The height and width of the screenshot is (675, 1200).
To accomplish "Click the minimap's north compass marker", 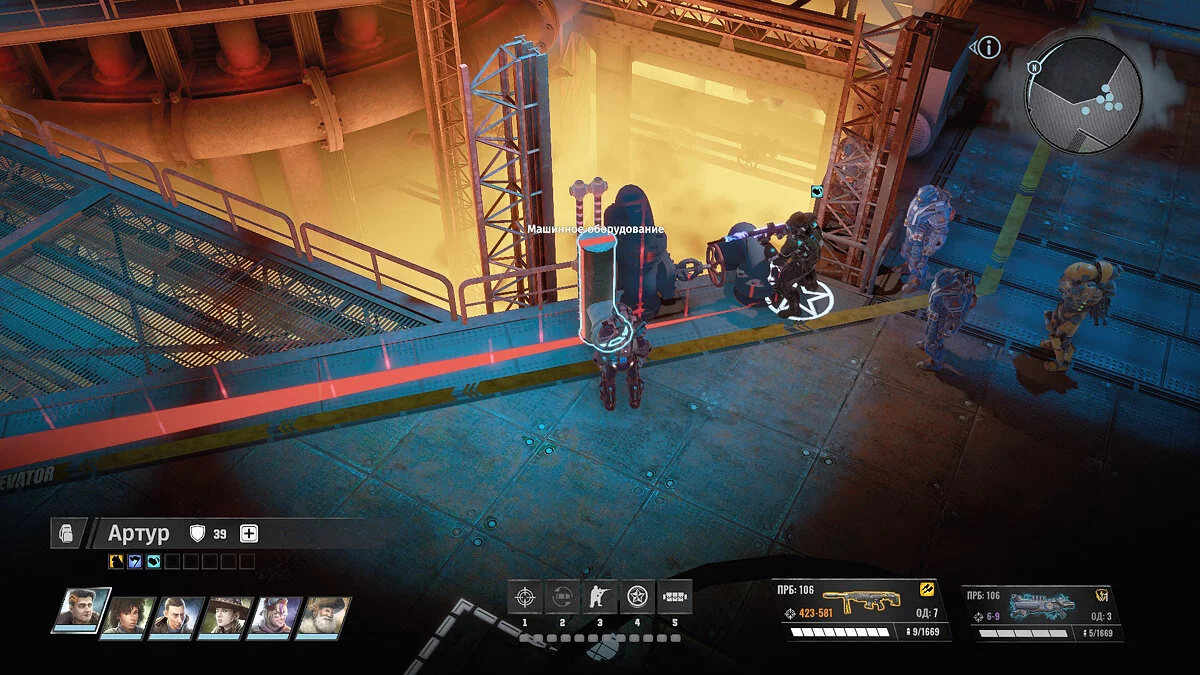I will pos(1035,67).
